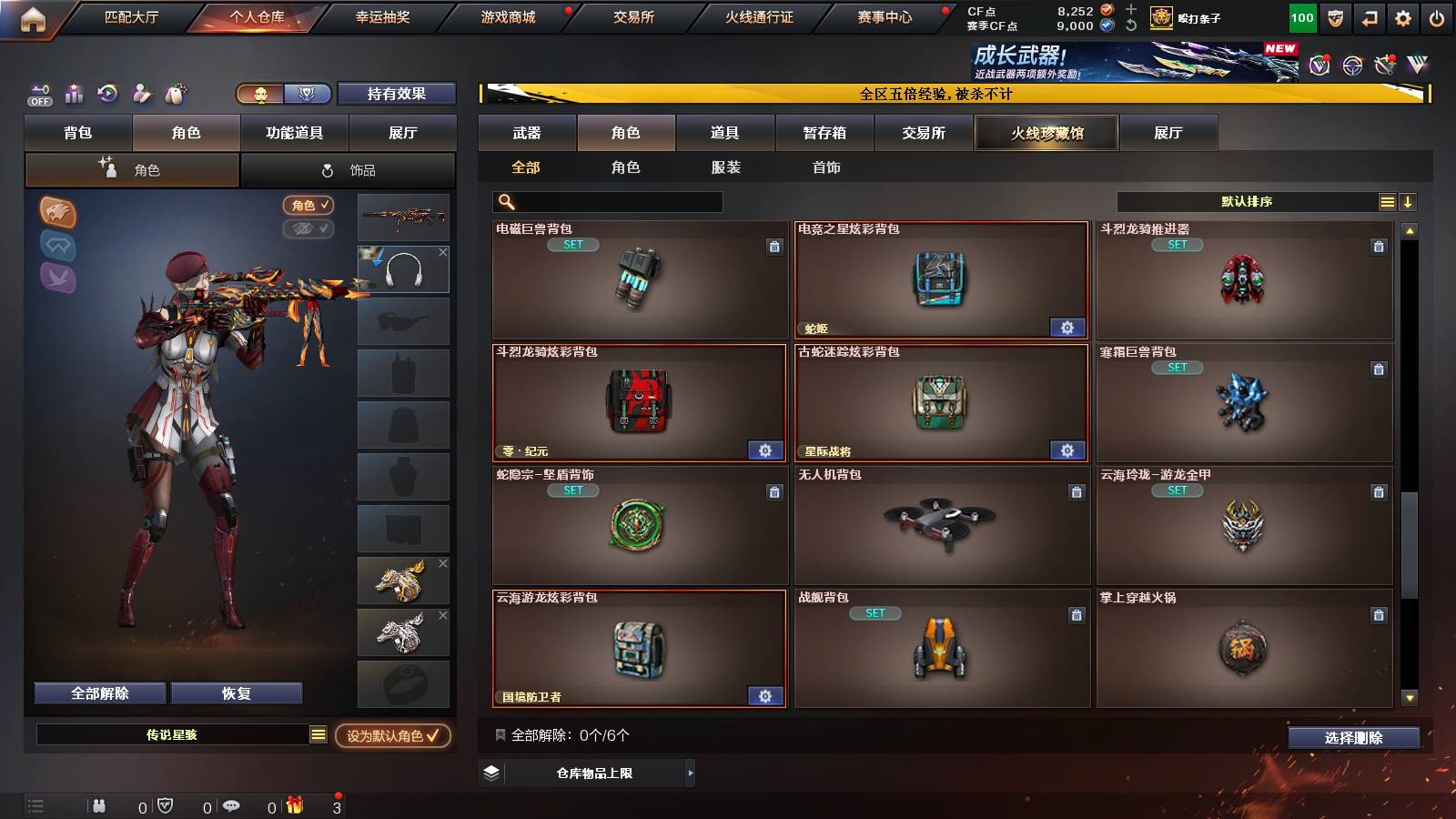Select the 饰品 accessories sub-tab ring icon
The image size is (1456, 819).
[x=327, y=169]
